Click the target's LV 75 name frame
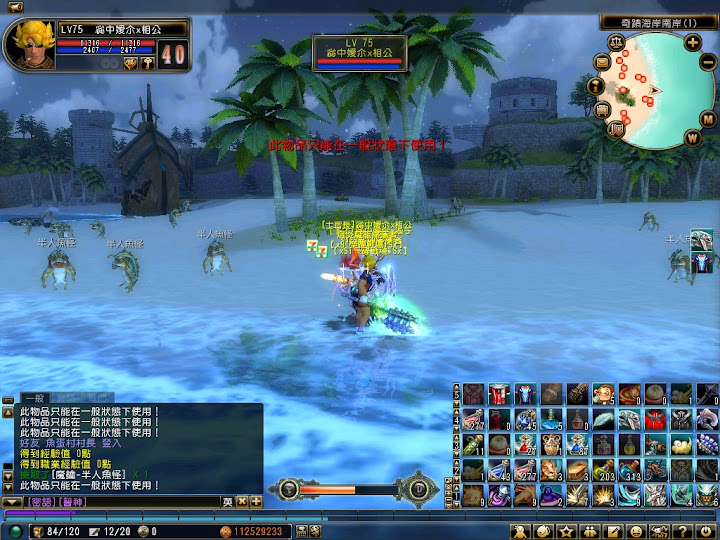 coord(360,52)
